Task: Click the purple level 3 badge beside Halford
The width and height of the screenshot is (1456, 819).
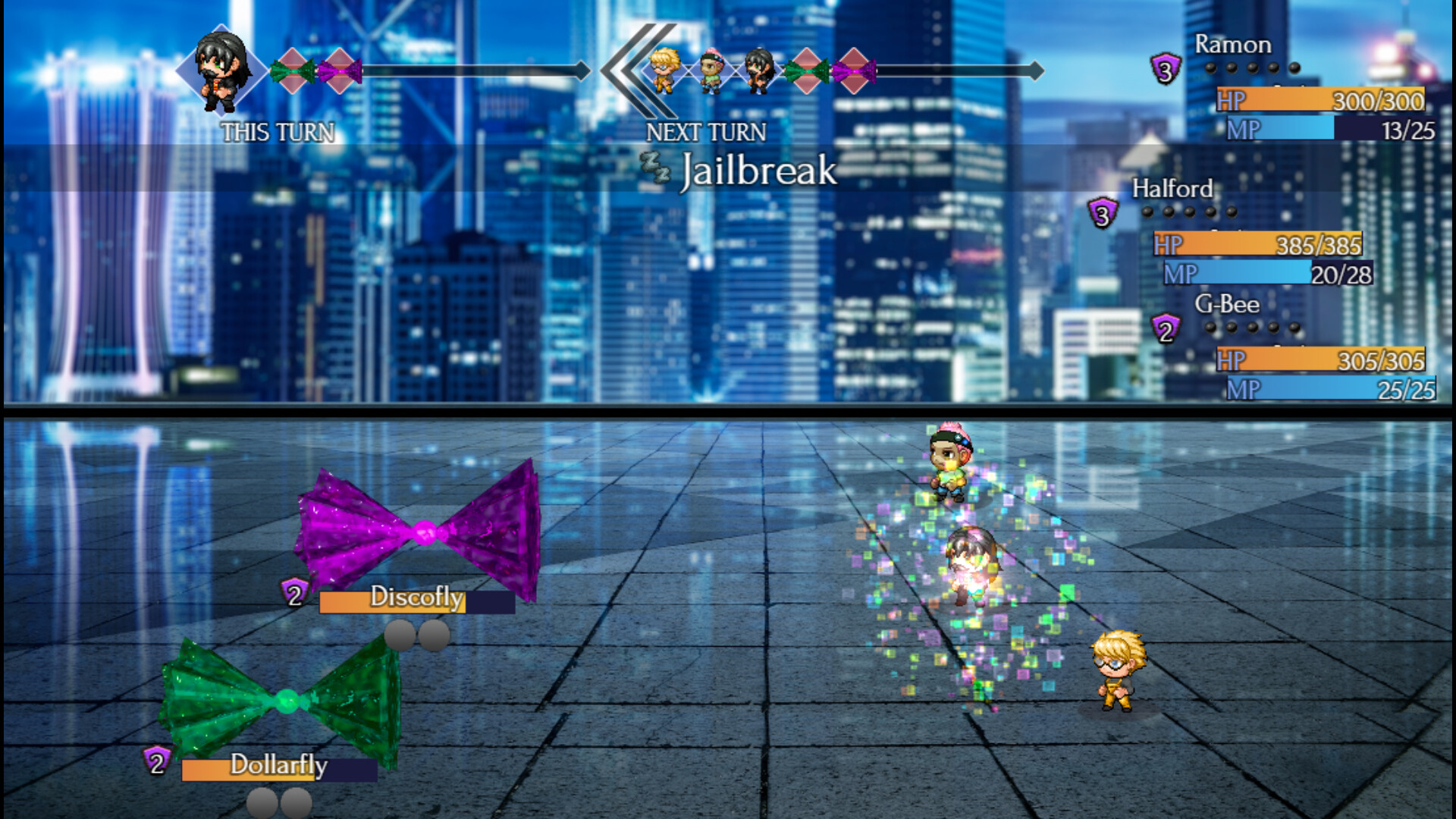Action: tap(1101, 213)
